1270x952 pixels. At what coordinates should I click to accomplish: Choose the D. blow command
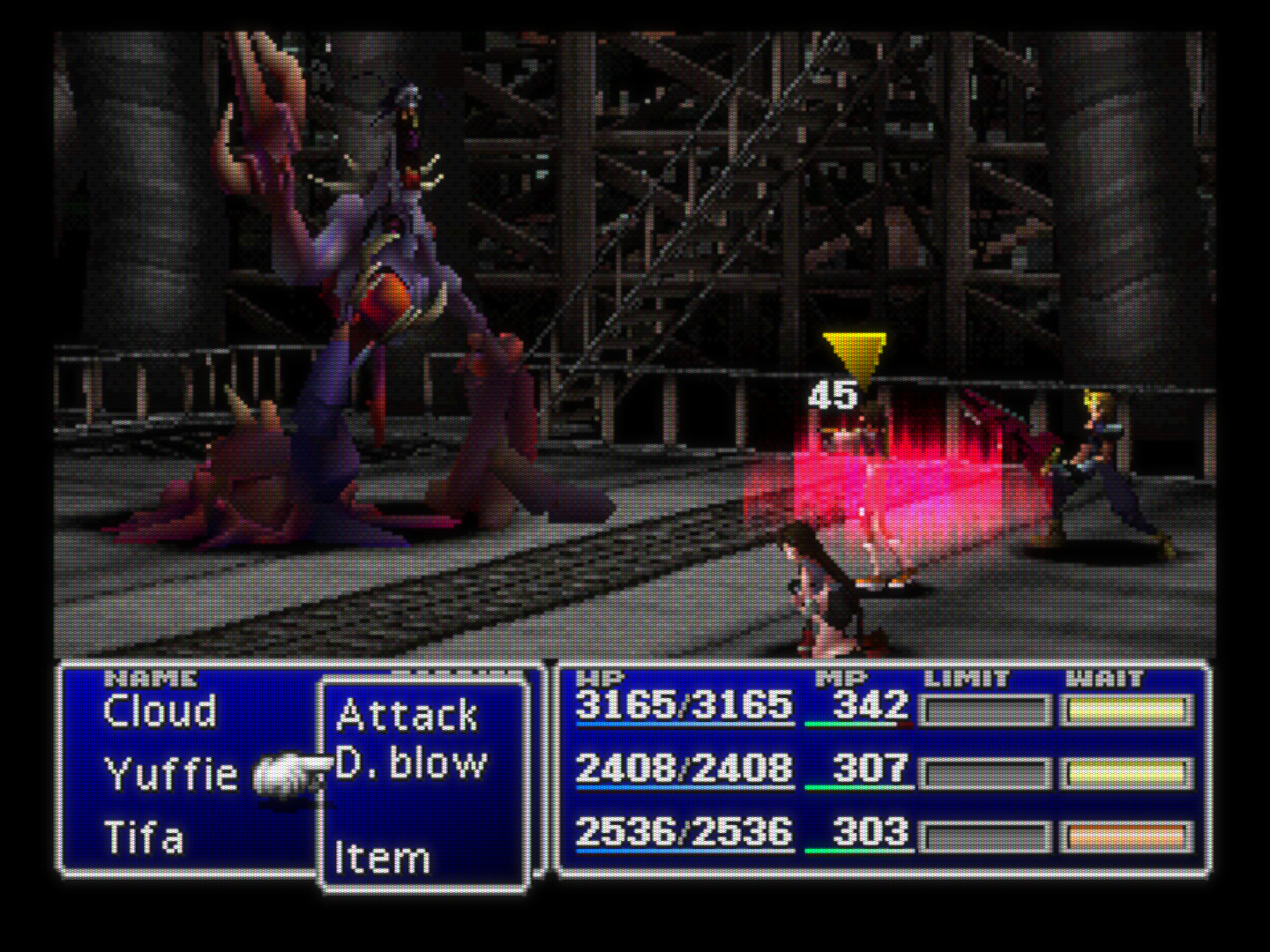click(x=411, y=763)
